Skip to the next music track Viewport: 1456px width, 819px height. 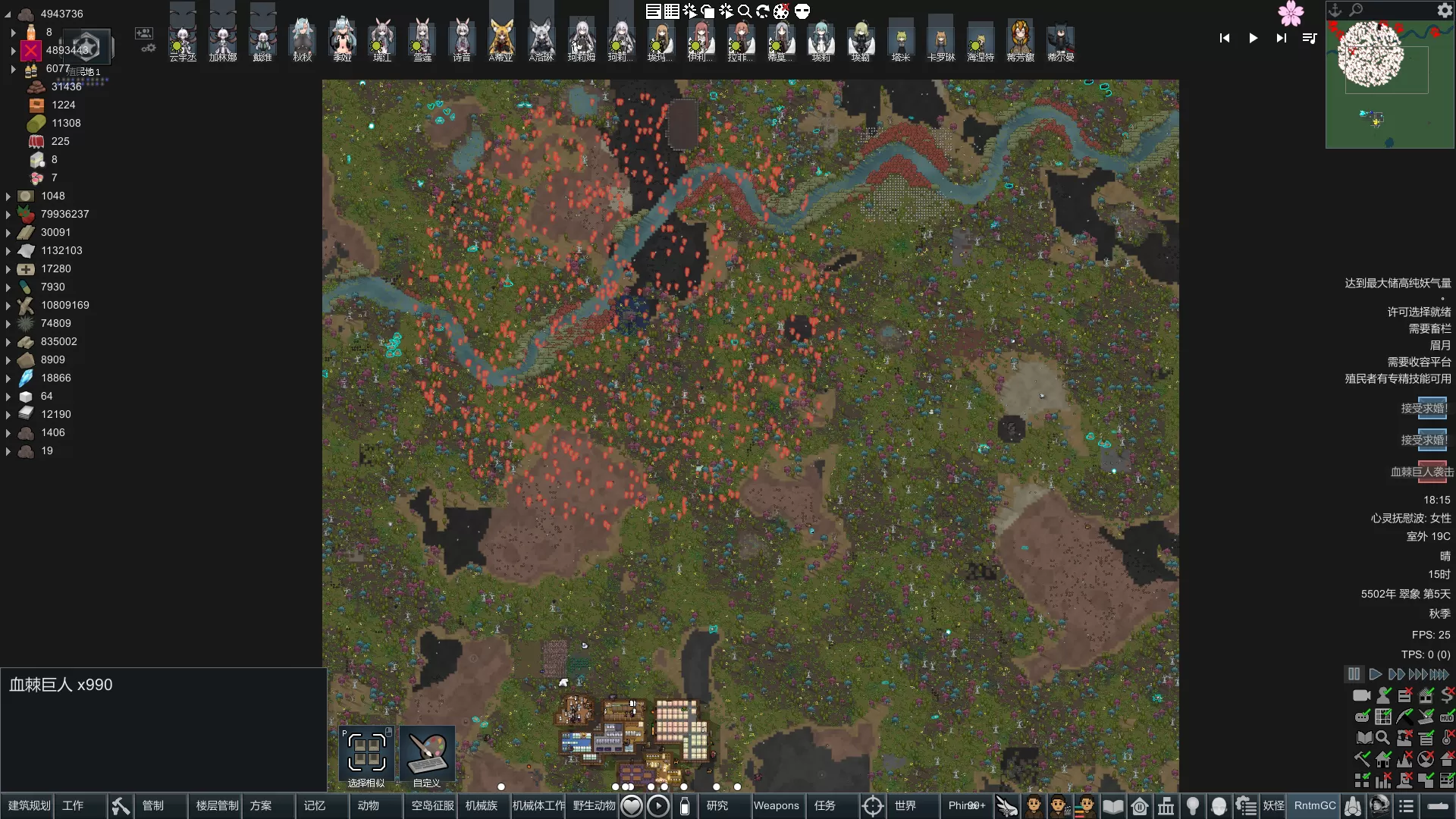[x=1281, y=38]
